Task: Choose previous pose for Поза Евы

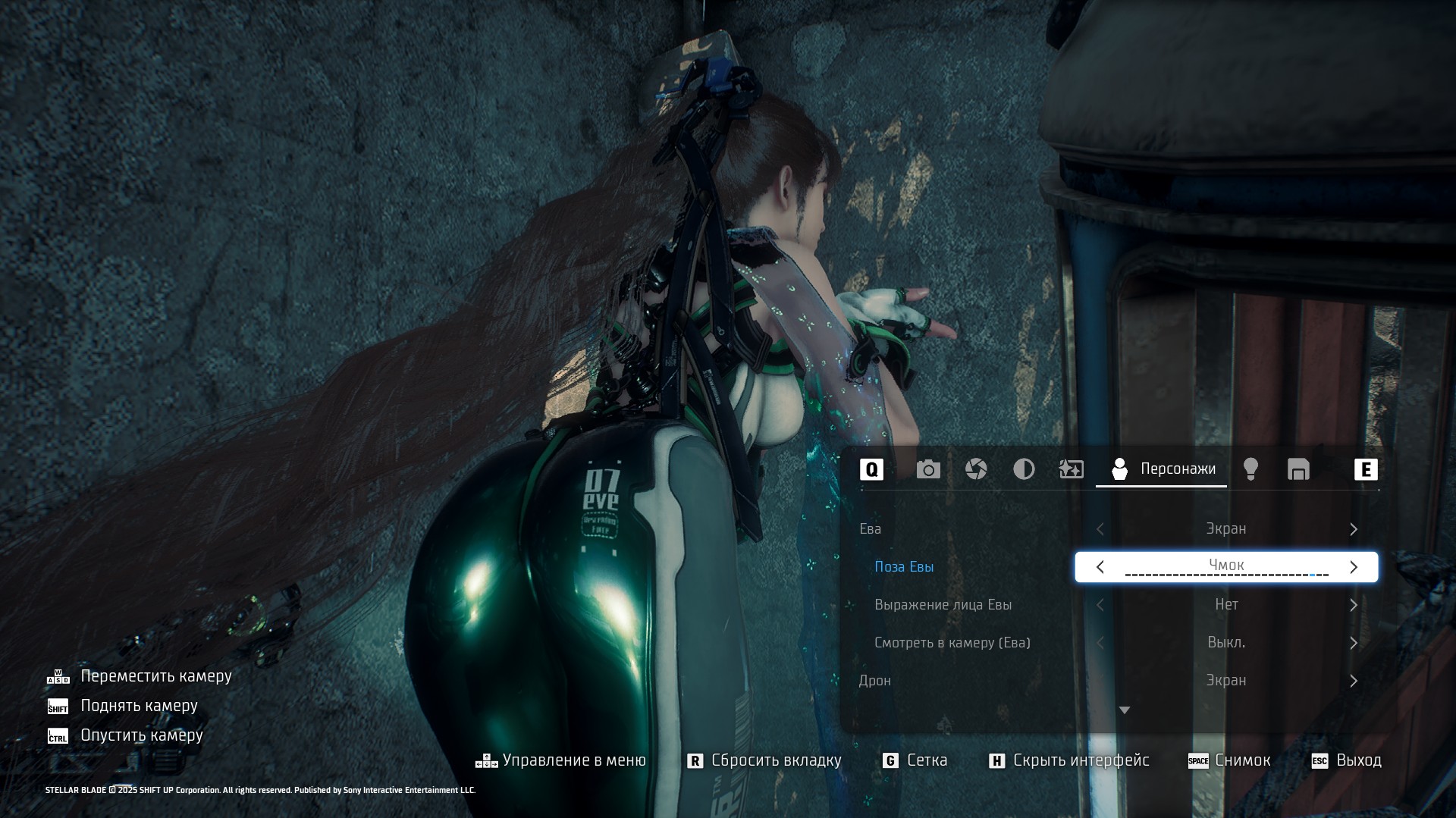Action: click(x=1100, y=567)
